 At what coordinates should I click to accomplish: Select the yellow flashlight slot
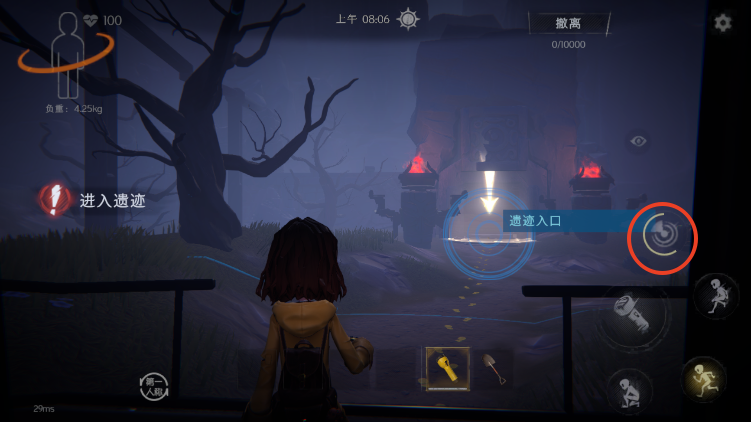point(447,369)
